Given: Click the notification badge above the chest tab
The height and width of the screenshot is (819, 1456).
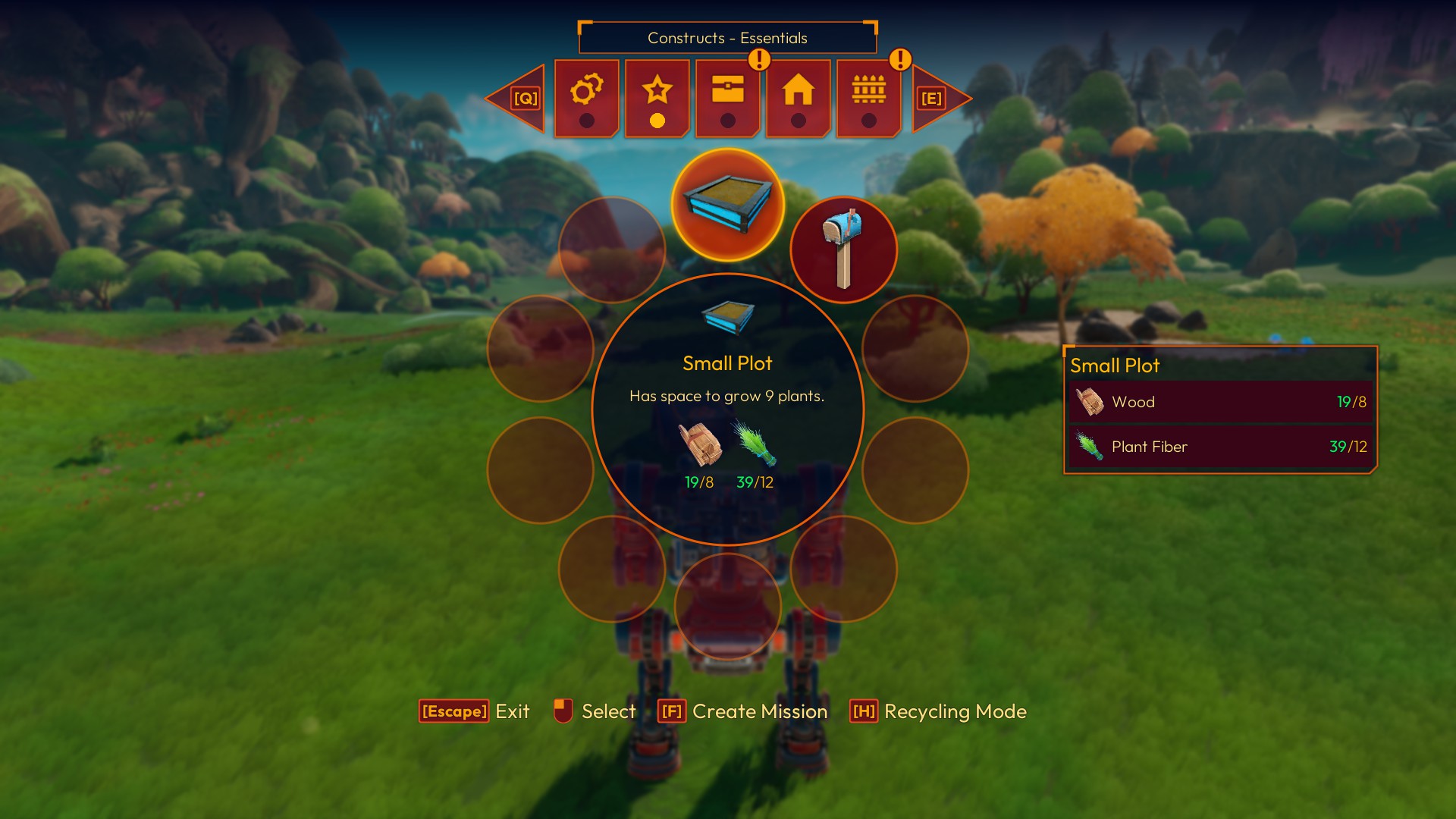Looking at the screenshot, I should [x=758, y=58].
